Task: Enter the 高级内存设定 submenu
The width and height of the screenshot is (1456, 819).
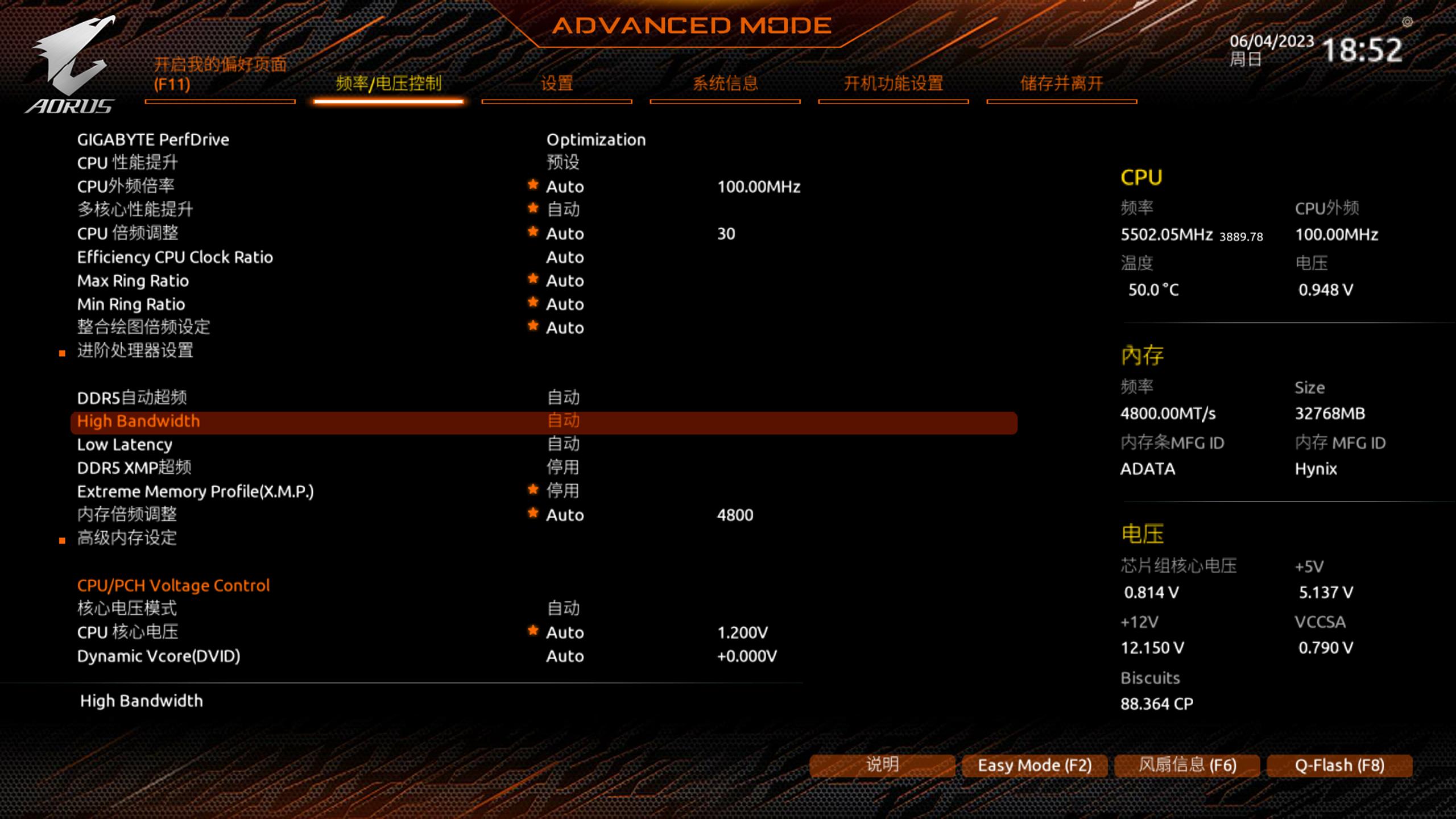Action: [x=127, y=538]
